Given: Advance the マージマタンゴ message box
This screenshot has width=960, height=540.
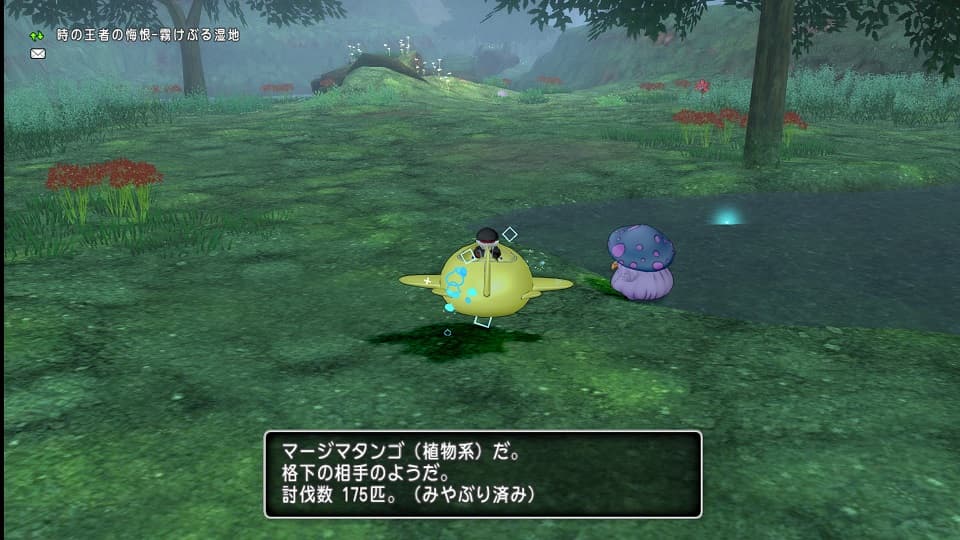Looking at the screenshot, I should click(x=482, y=474).
